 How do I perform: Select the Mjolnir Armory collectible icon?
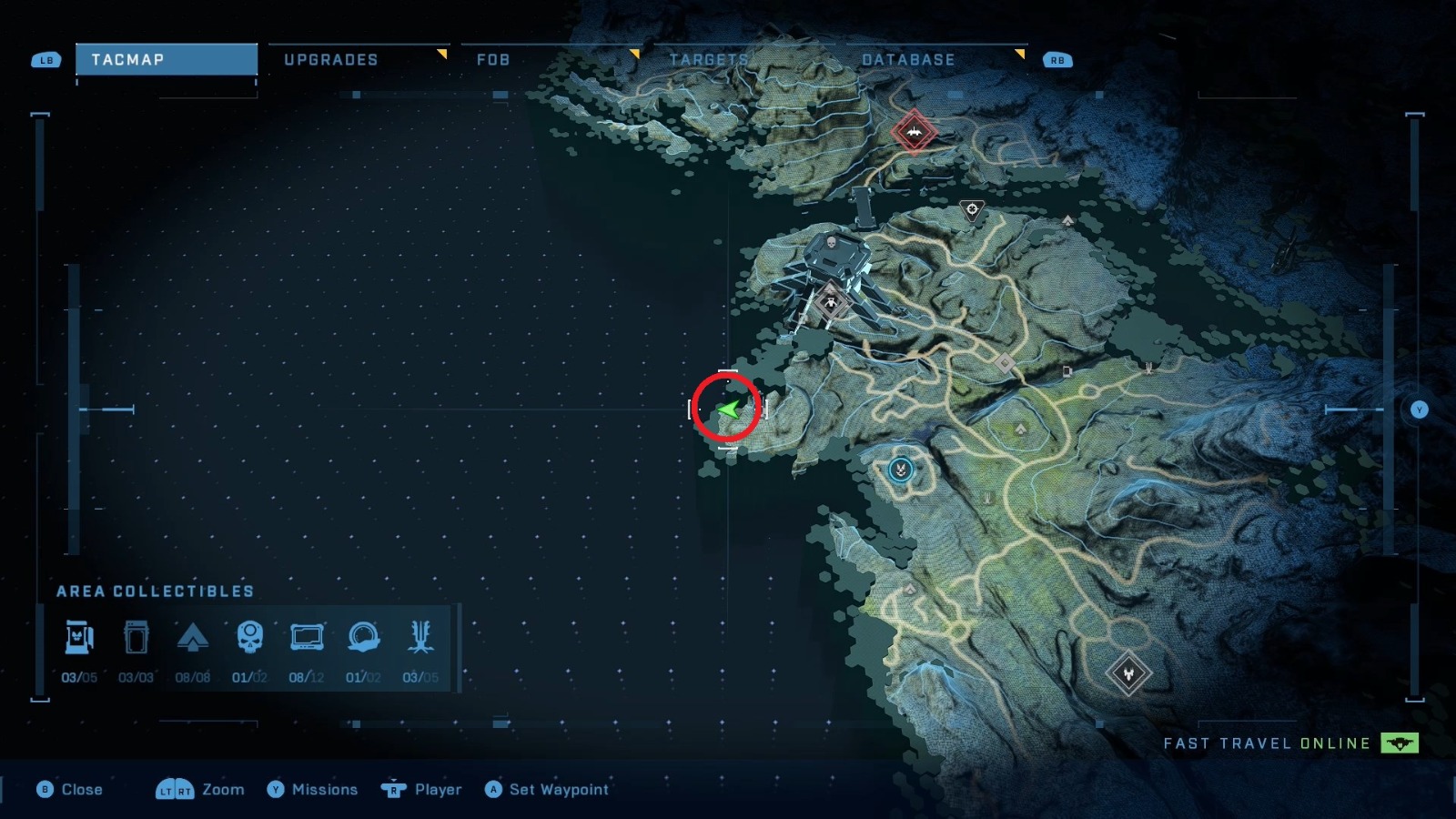tap(79, 637)
